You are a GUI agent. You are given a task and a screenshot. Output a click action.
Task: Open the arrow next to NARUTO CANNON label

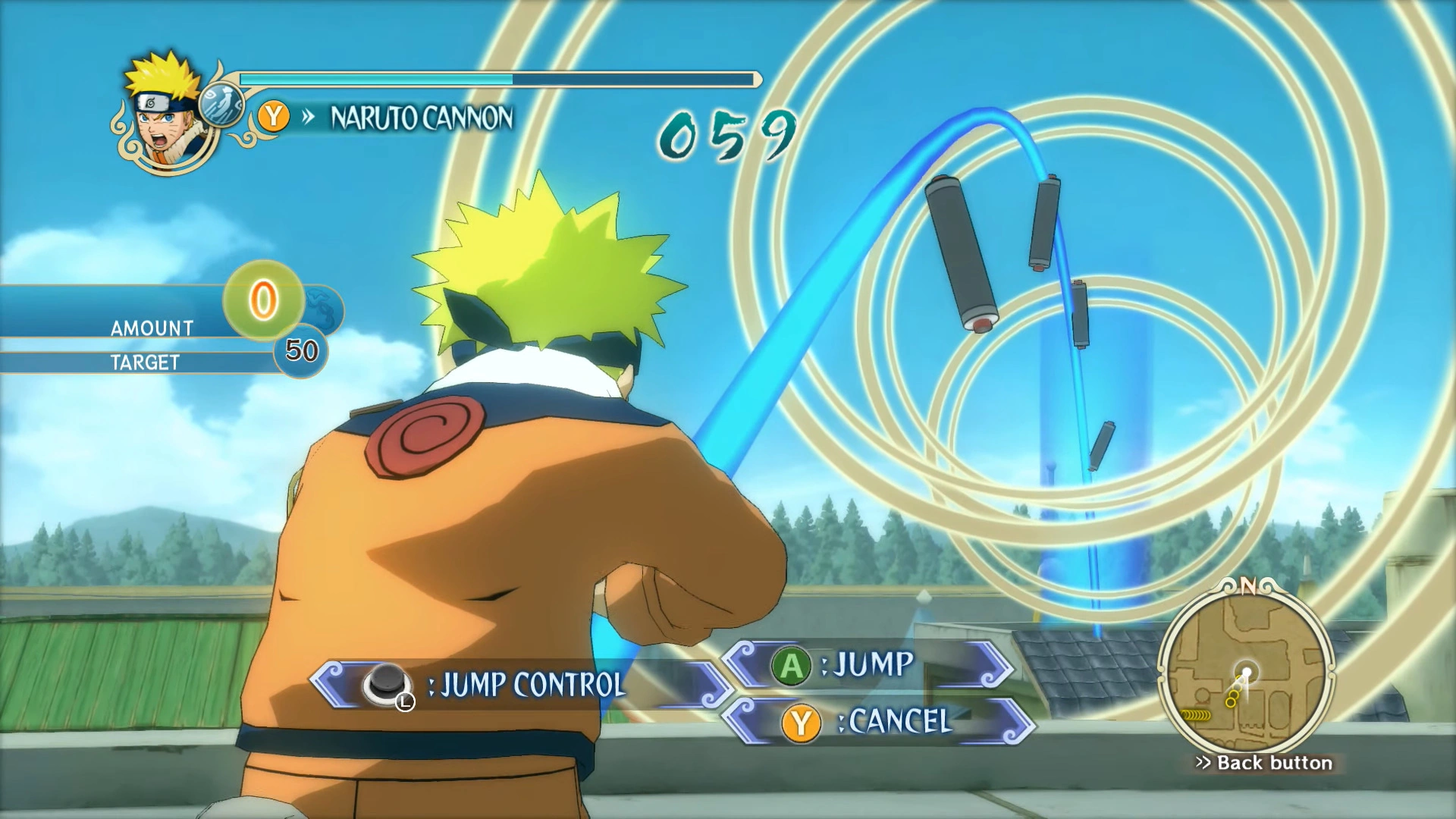click(x=308, y=118)
